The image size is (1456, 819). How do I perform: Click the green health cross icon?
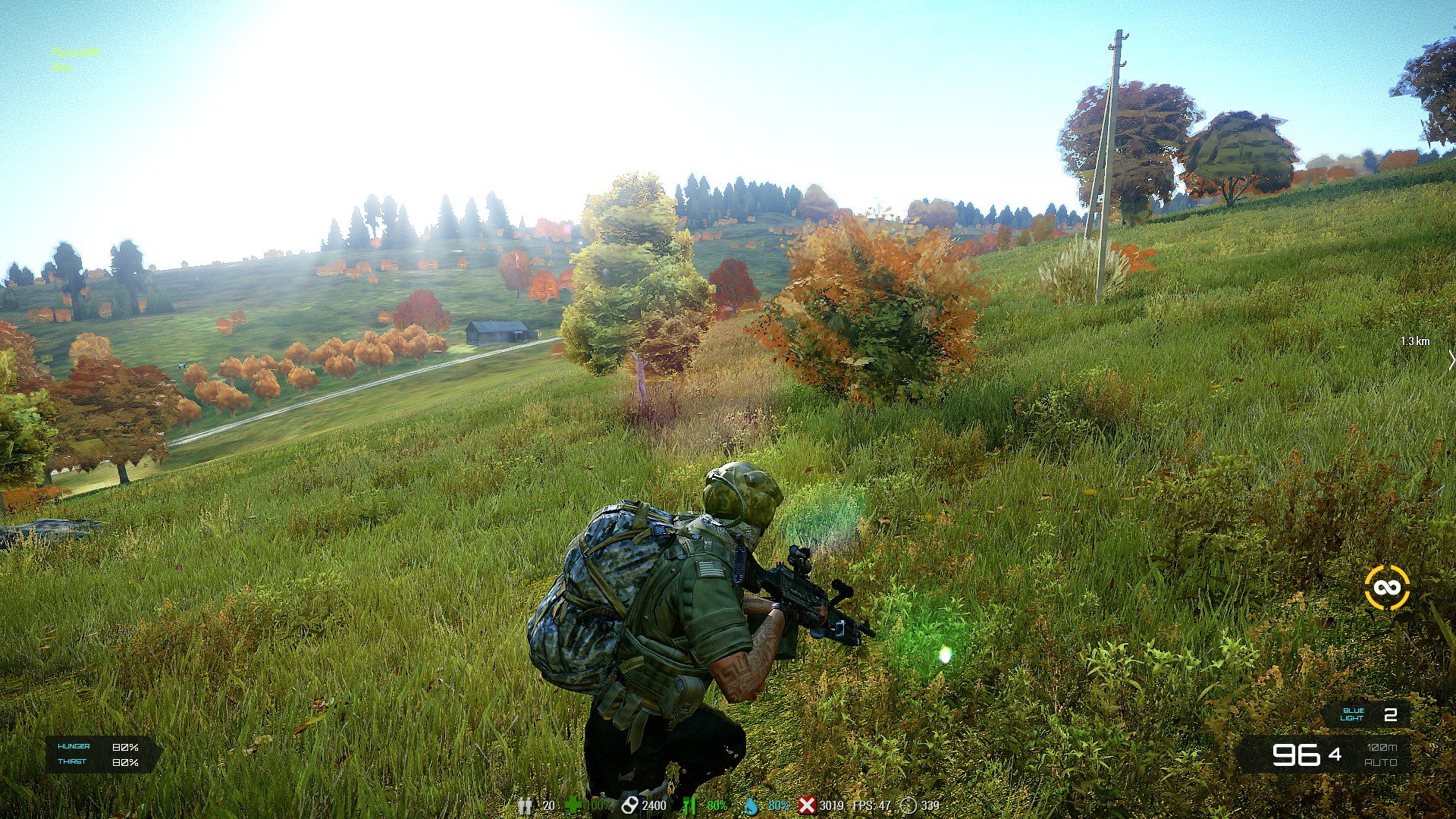(573, 805)
